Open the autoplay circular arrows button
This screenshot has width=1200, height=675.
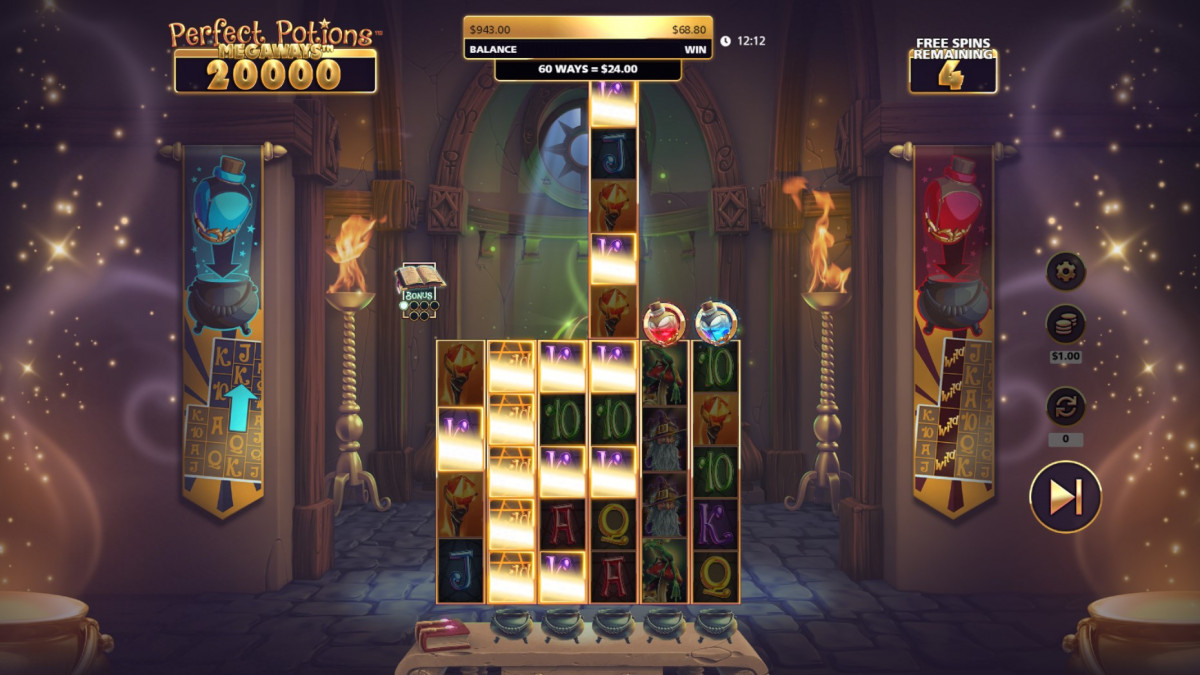1066,407
